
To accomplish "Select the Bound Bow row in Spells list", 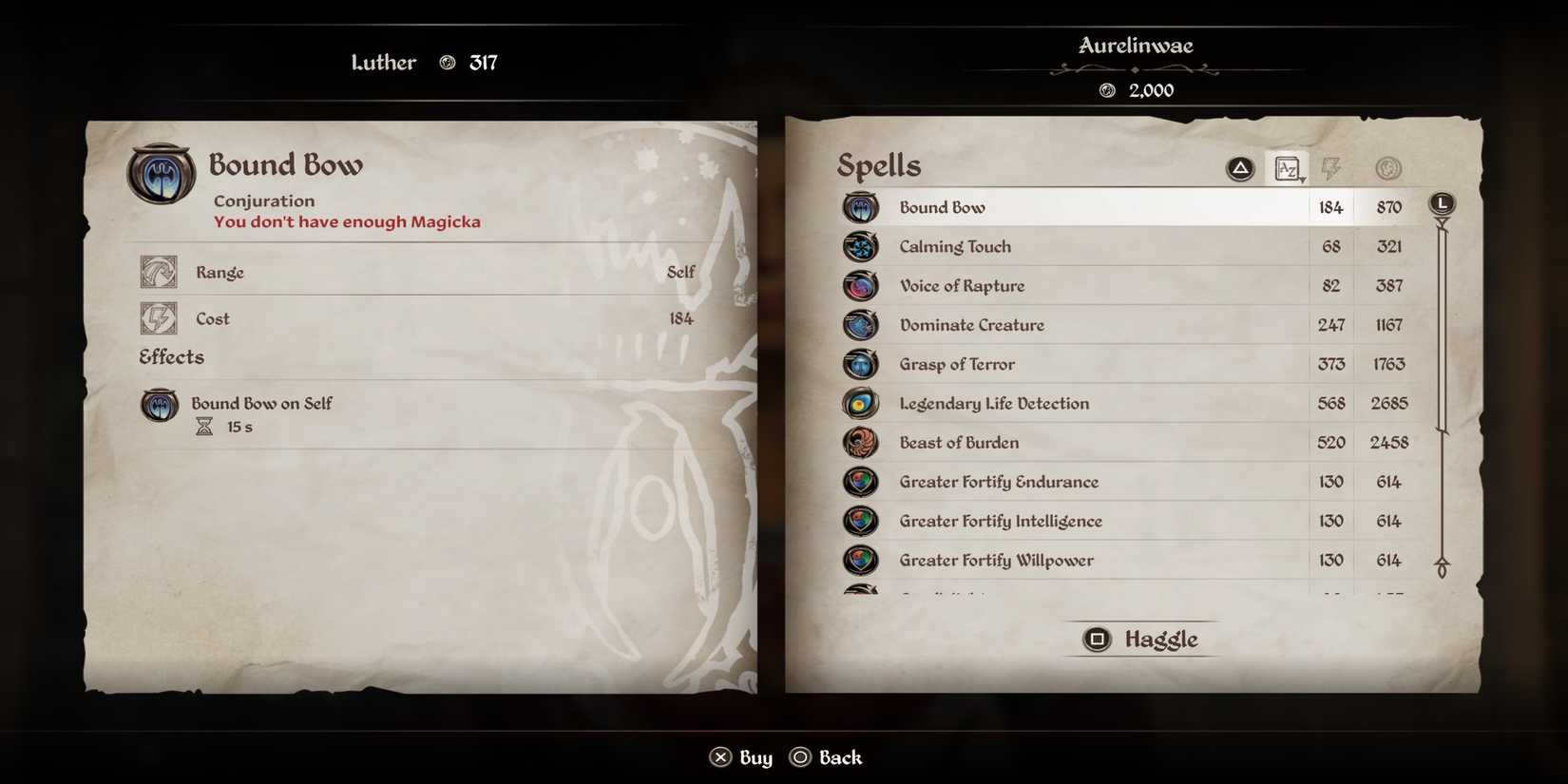I will [x=1093, y=206].
